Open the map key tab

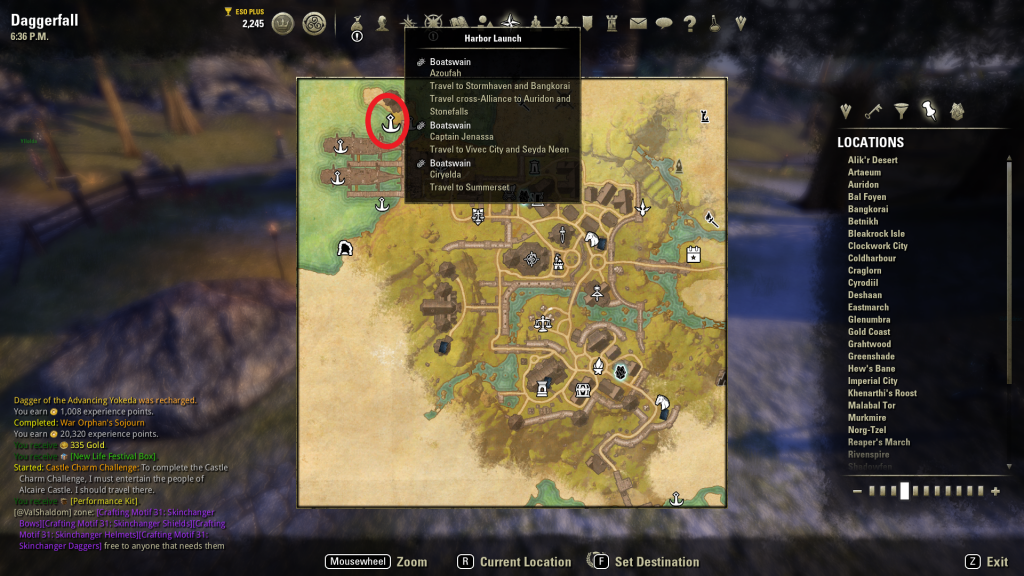tap(874, 111)
